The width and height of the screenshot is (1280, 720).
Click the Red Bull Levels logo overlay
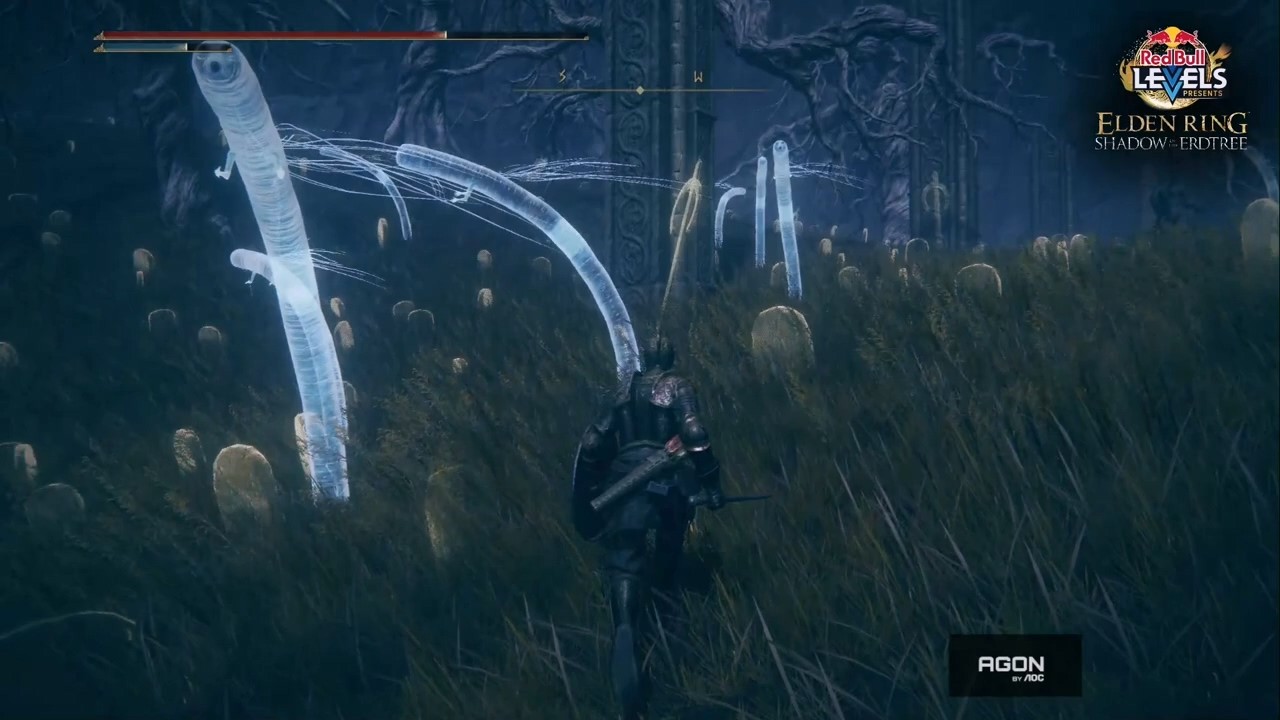pyautogui.click(x=1173, y=68)
